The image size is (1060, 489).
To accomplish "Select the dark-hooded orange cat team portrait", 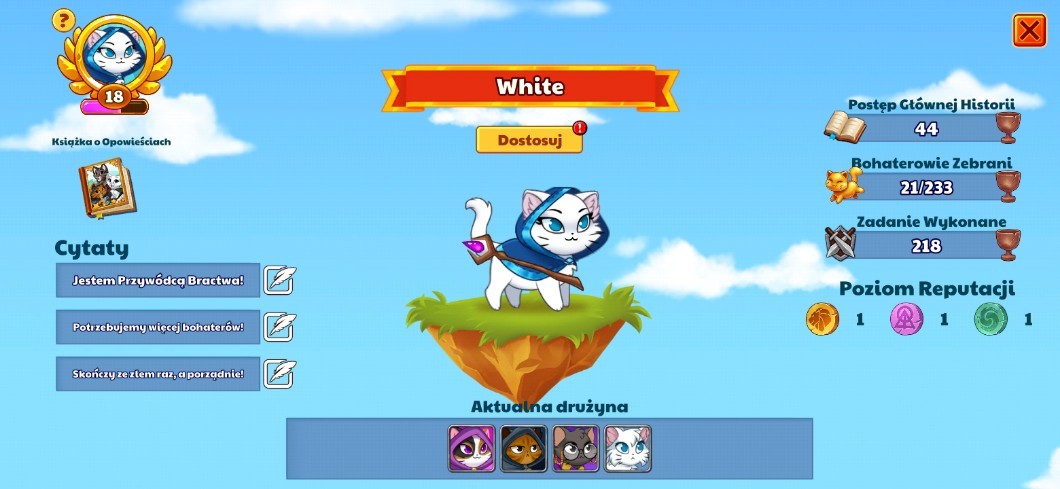I will pyautogui.click(x=523, y=448).
